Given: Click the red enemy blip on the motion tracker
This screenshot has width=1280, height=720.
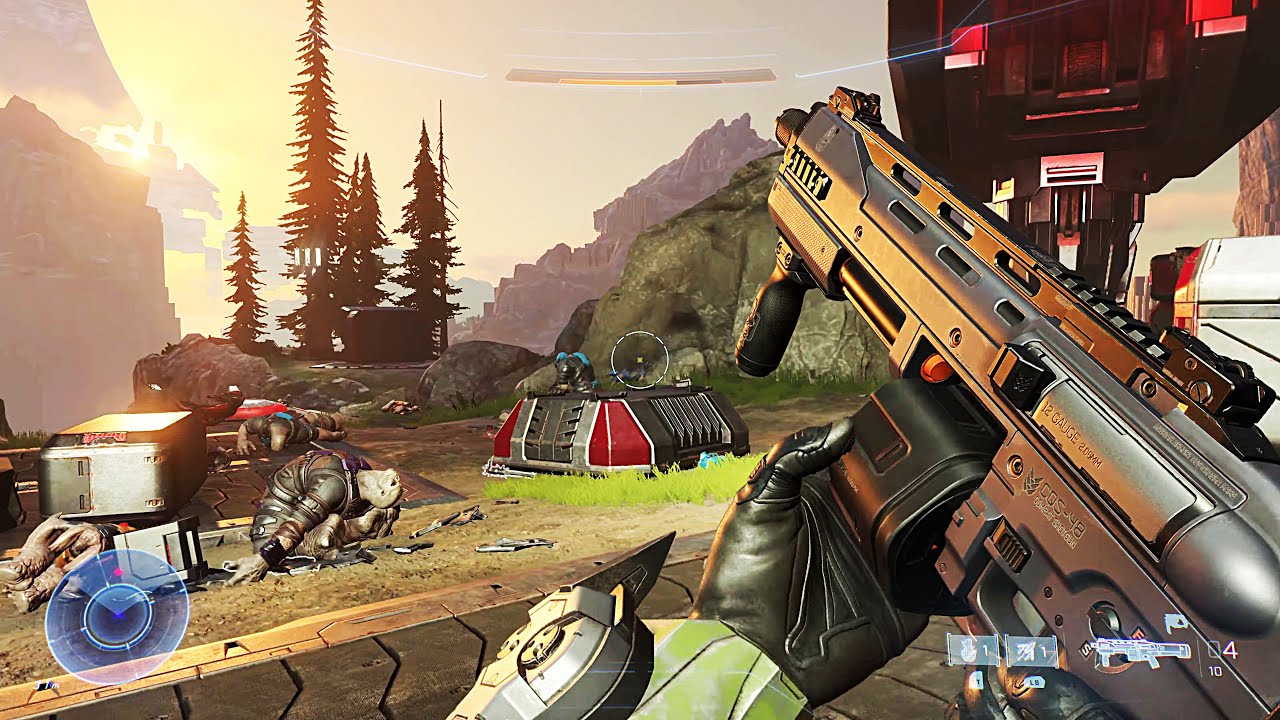Looking at the screenshot, I should [x=119, y=571].
